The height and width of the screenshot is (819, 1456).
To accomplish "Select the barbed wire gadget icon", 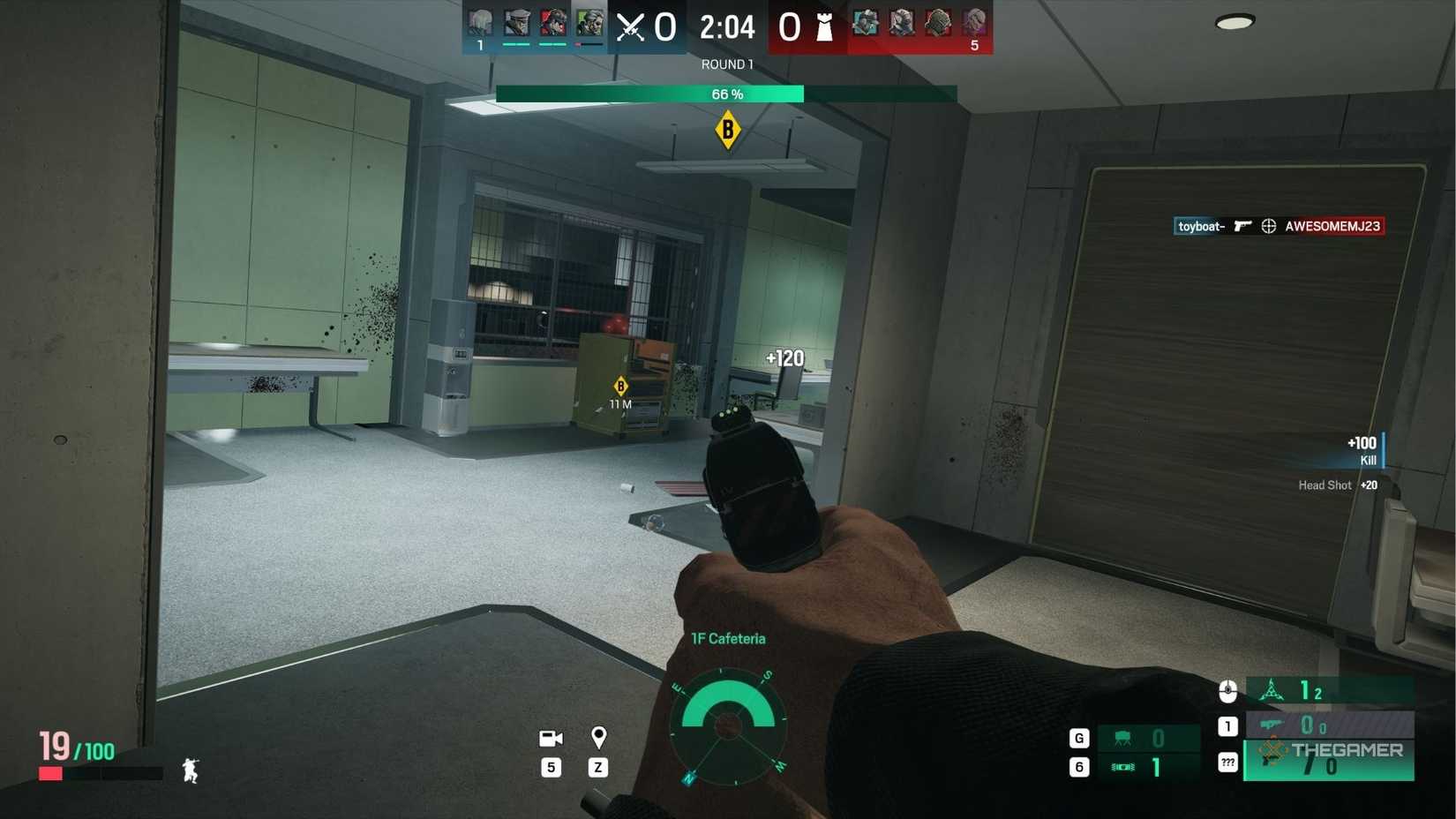I will pos(1122,768).
